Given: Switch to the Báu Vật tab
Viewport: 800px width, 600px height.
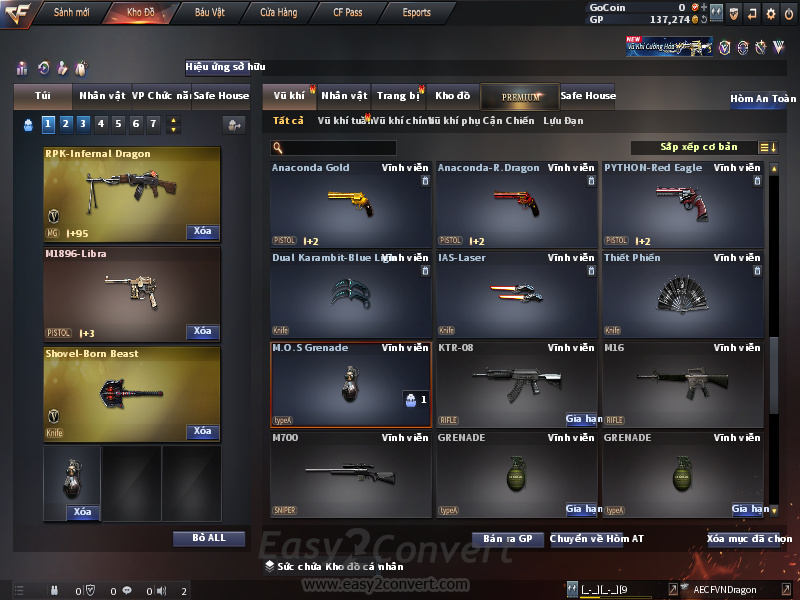Looking at the screenshot, I should [x=209, y=13].
